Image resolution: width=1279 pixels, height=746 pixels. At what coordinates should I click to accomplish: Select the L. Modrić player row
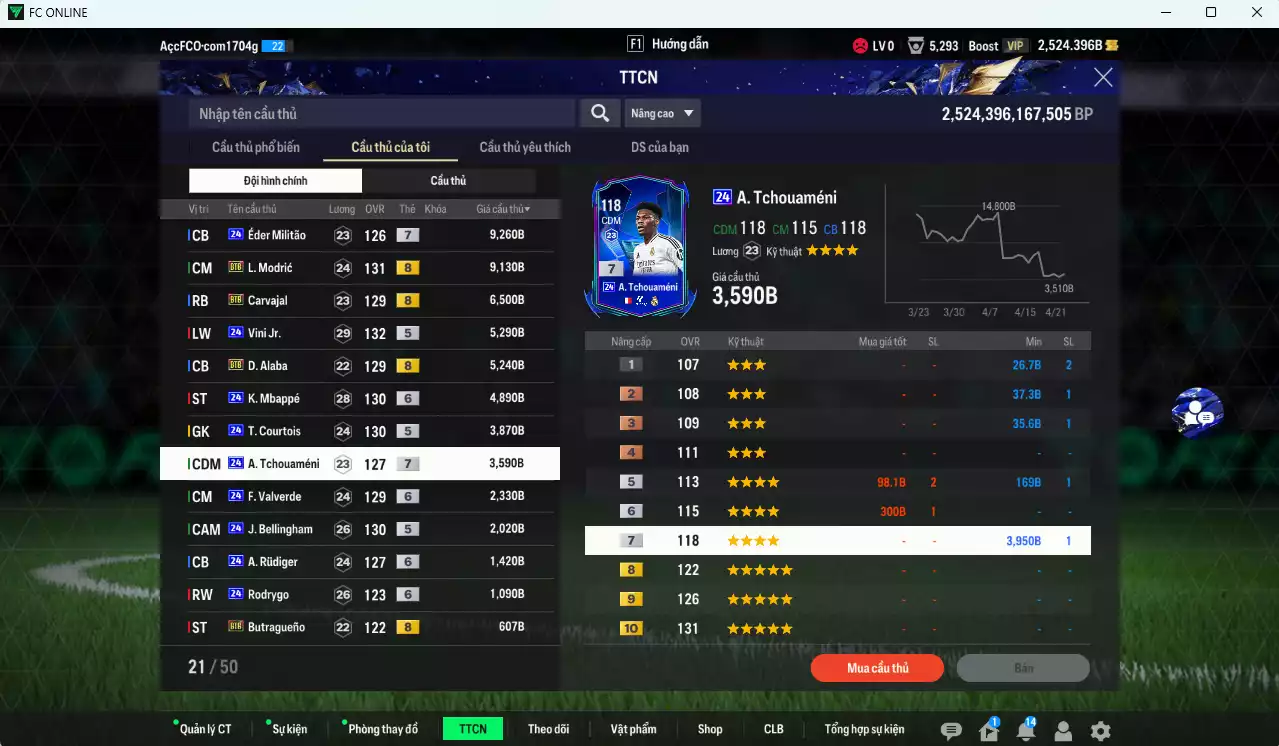coord(360,268)
